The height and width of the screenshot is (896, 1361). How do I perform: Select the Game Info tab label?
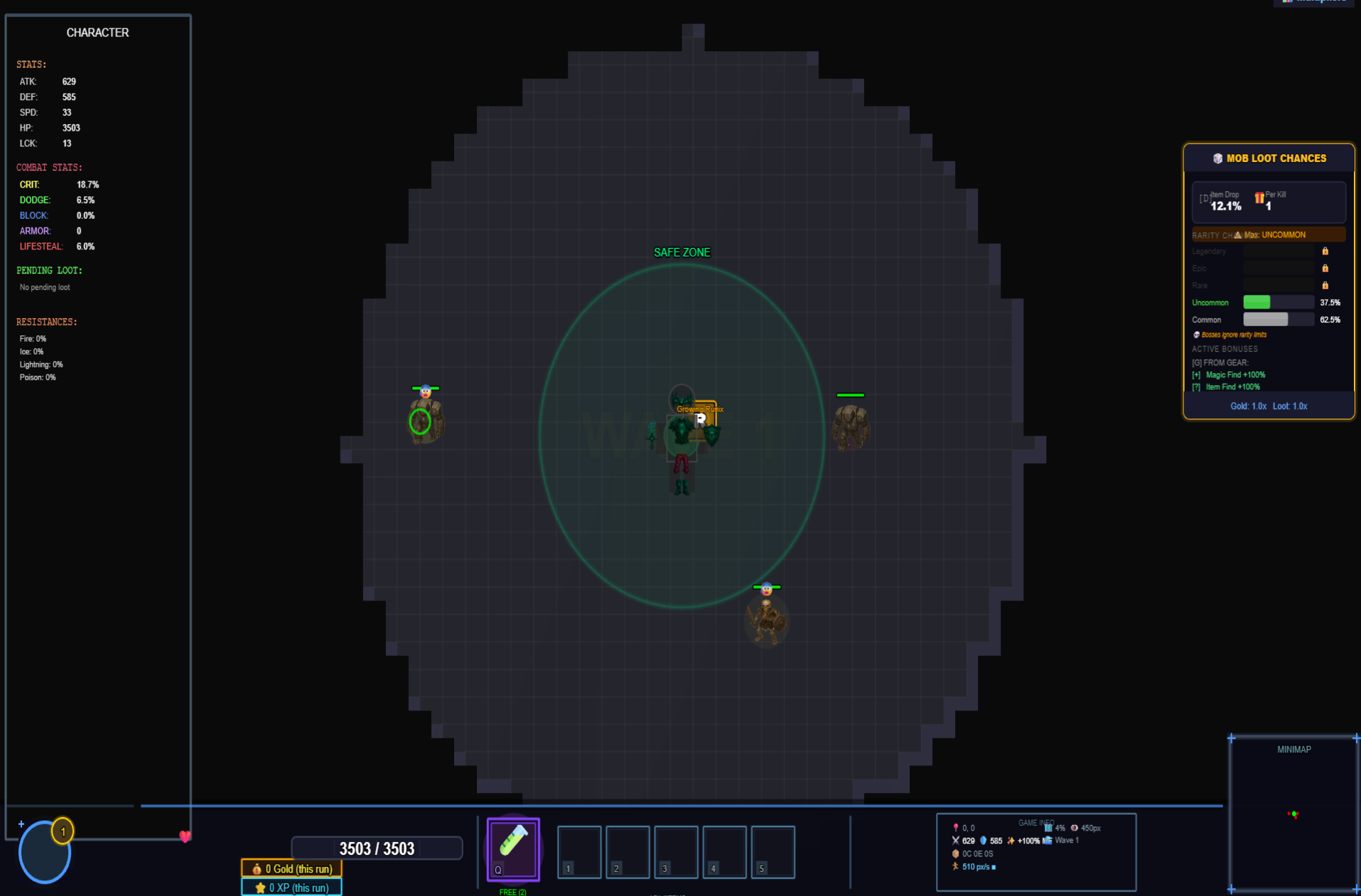point(1036,822)
